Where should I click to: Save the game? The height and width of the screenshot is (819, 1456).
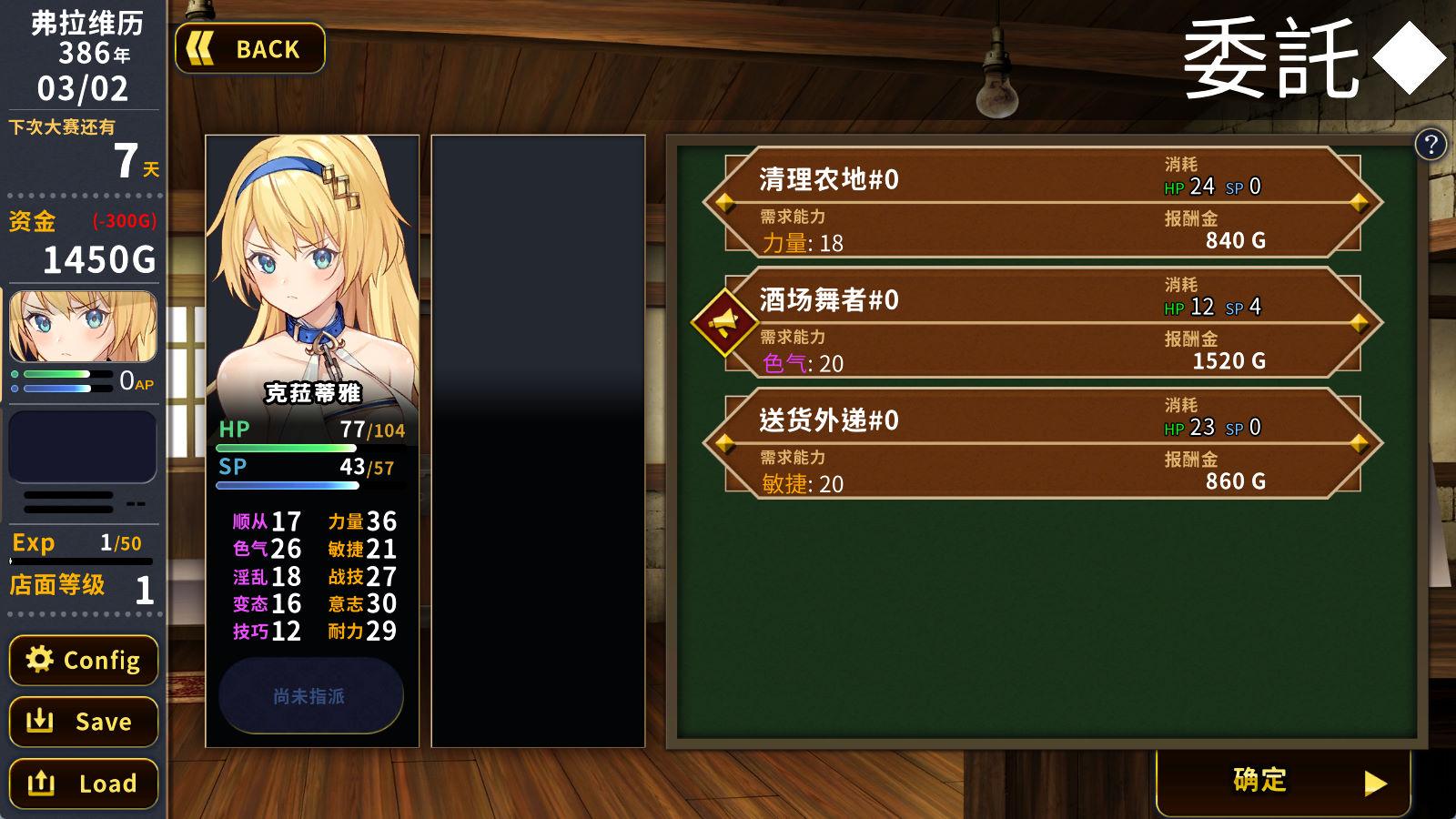(x=84, y=722)
